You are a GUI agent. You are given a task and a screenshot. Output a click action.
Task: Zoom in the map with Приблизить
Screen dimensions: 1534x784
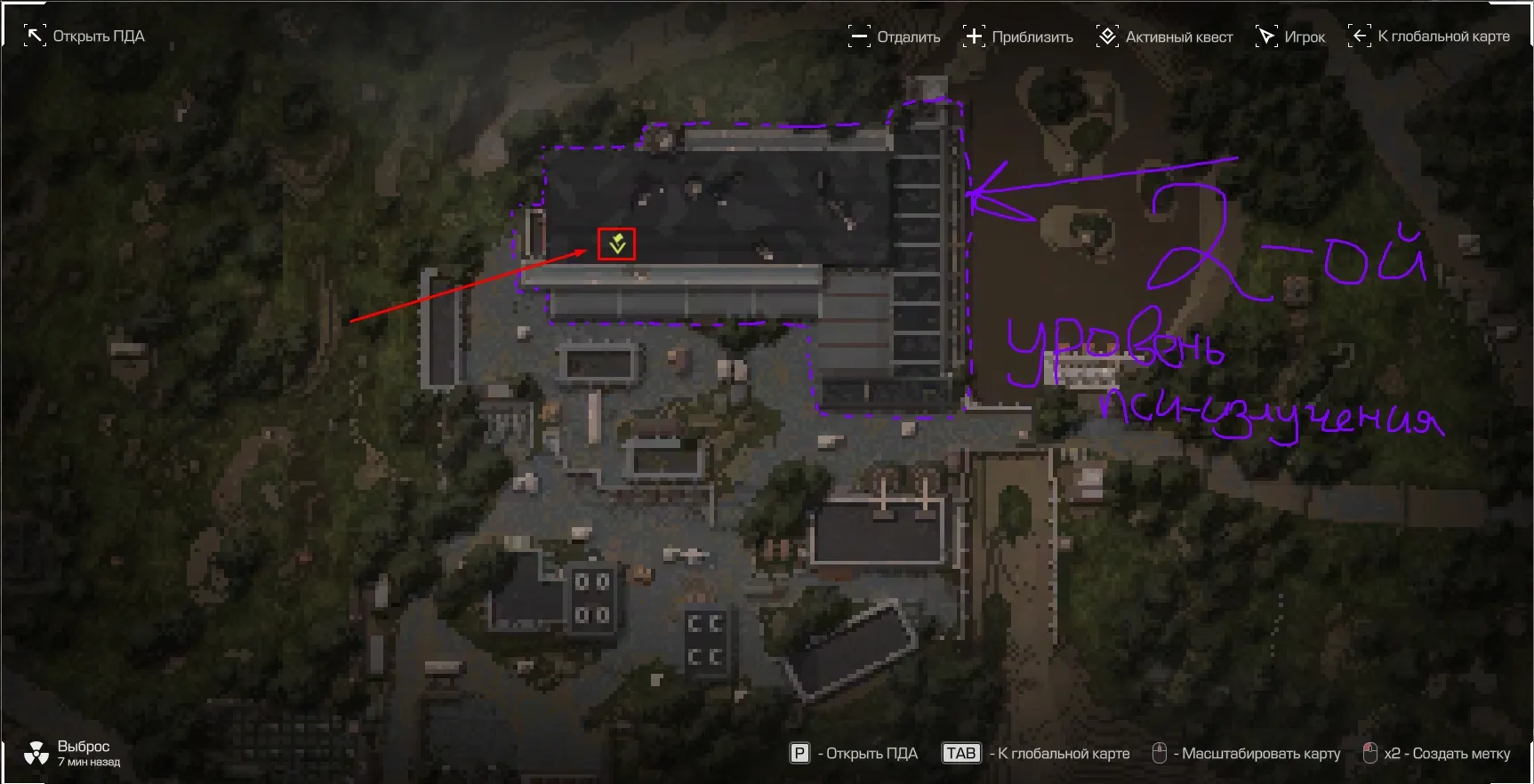1018,36
